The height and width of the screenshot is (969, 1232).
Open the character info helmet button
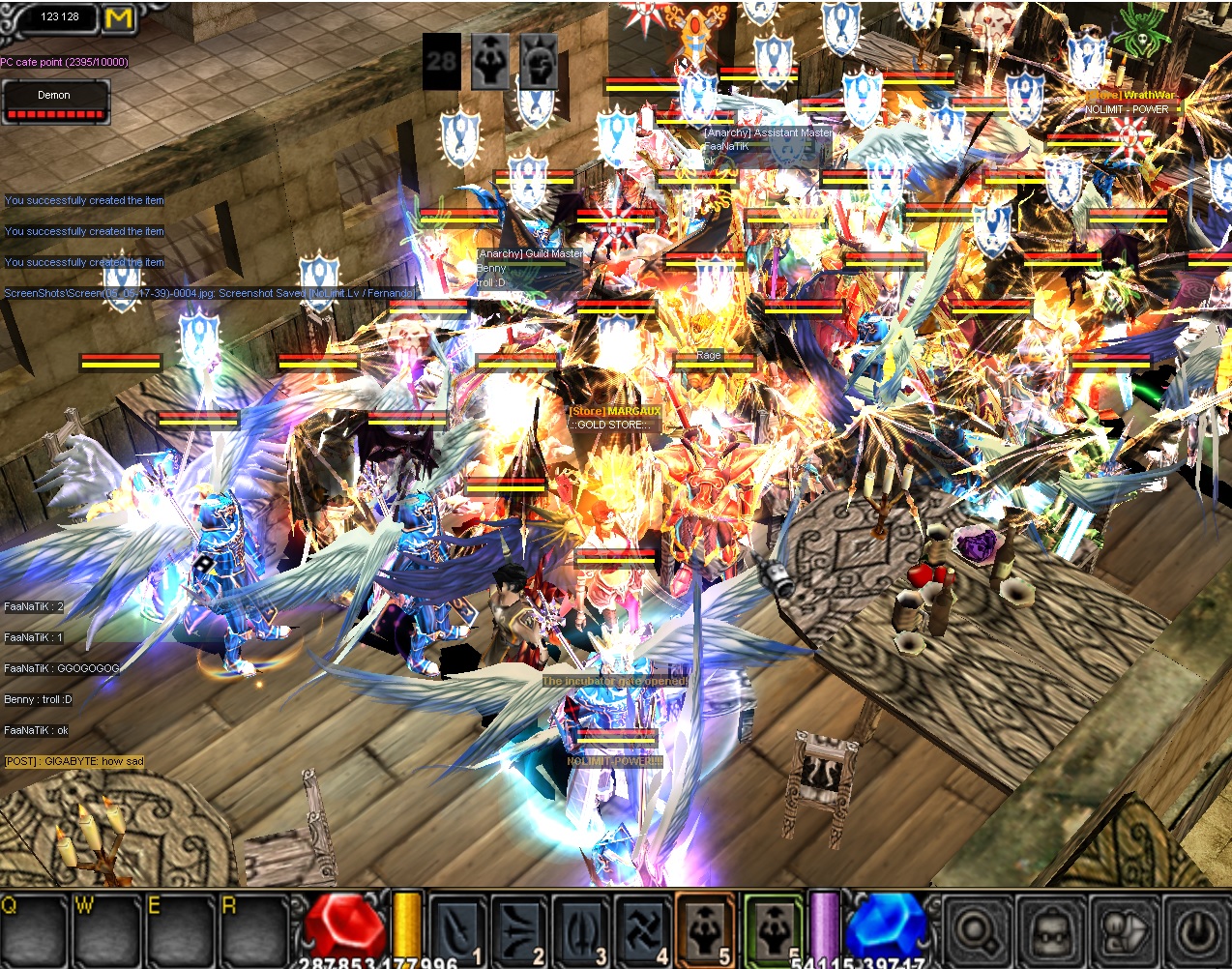click(x=1051, y=932)
